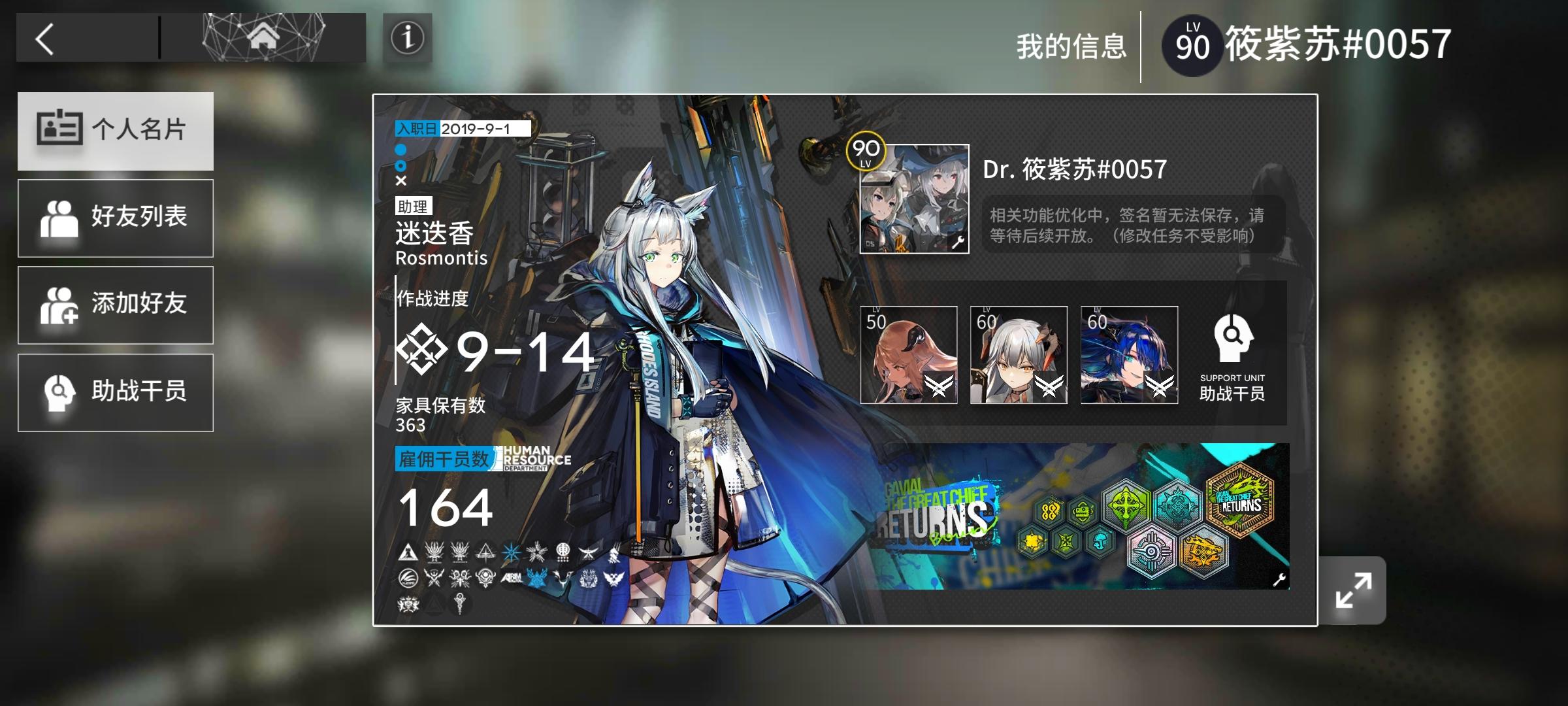
Task: Click the back arrow to leave 我的信息
Action: (x=44, y=39)
